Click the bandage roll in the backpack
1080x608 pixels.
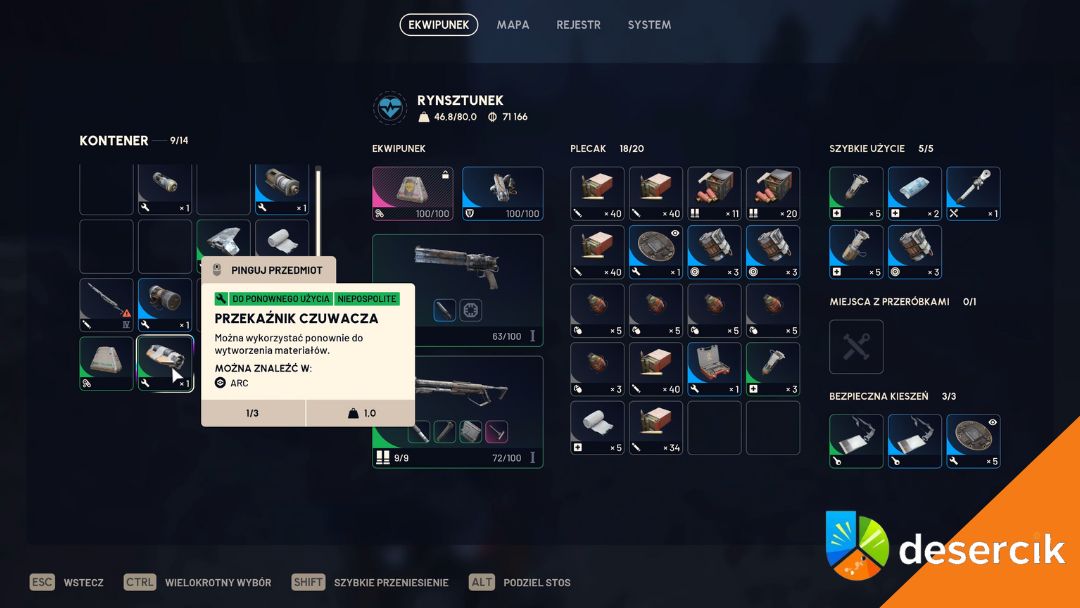pyautogui.click(x=597, y=427)
